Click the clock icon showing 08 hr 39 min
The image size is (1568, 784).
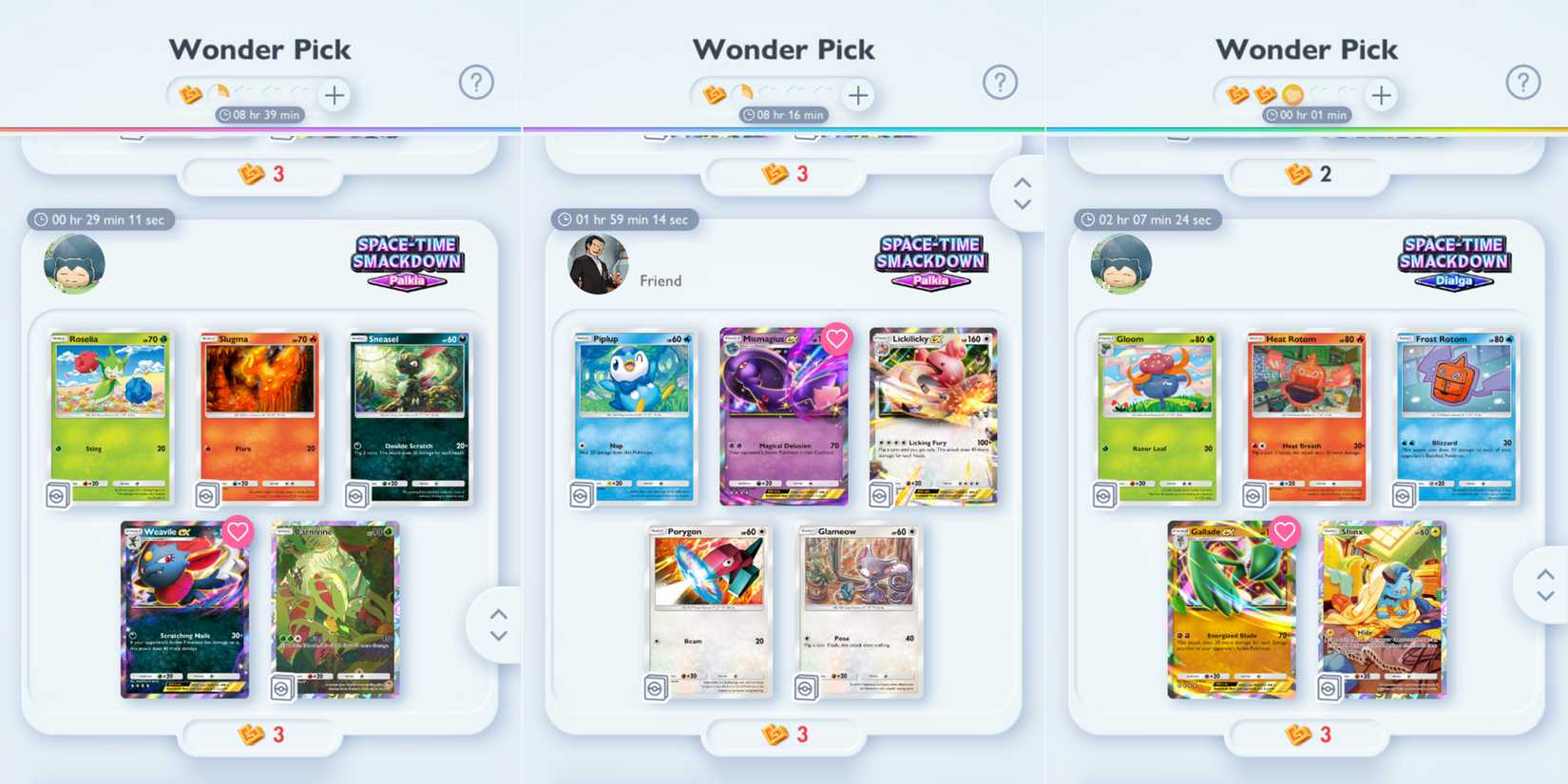pos(223,114)
